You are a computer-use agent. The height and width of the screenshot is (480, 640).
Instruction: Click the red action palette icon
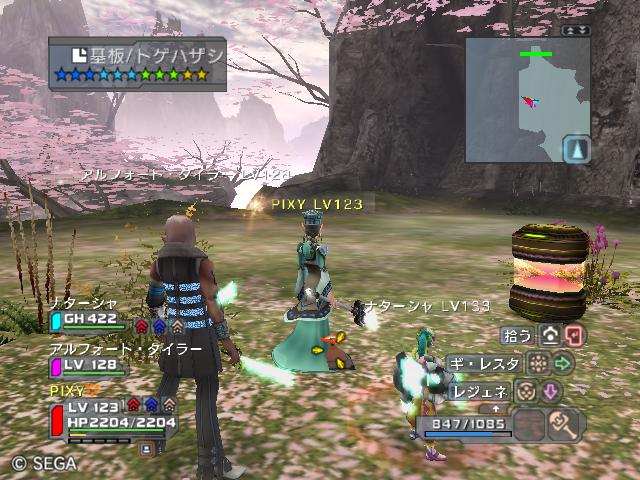point(573,335)
